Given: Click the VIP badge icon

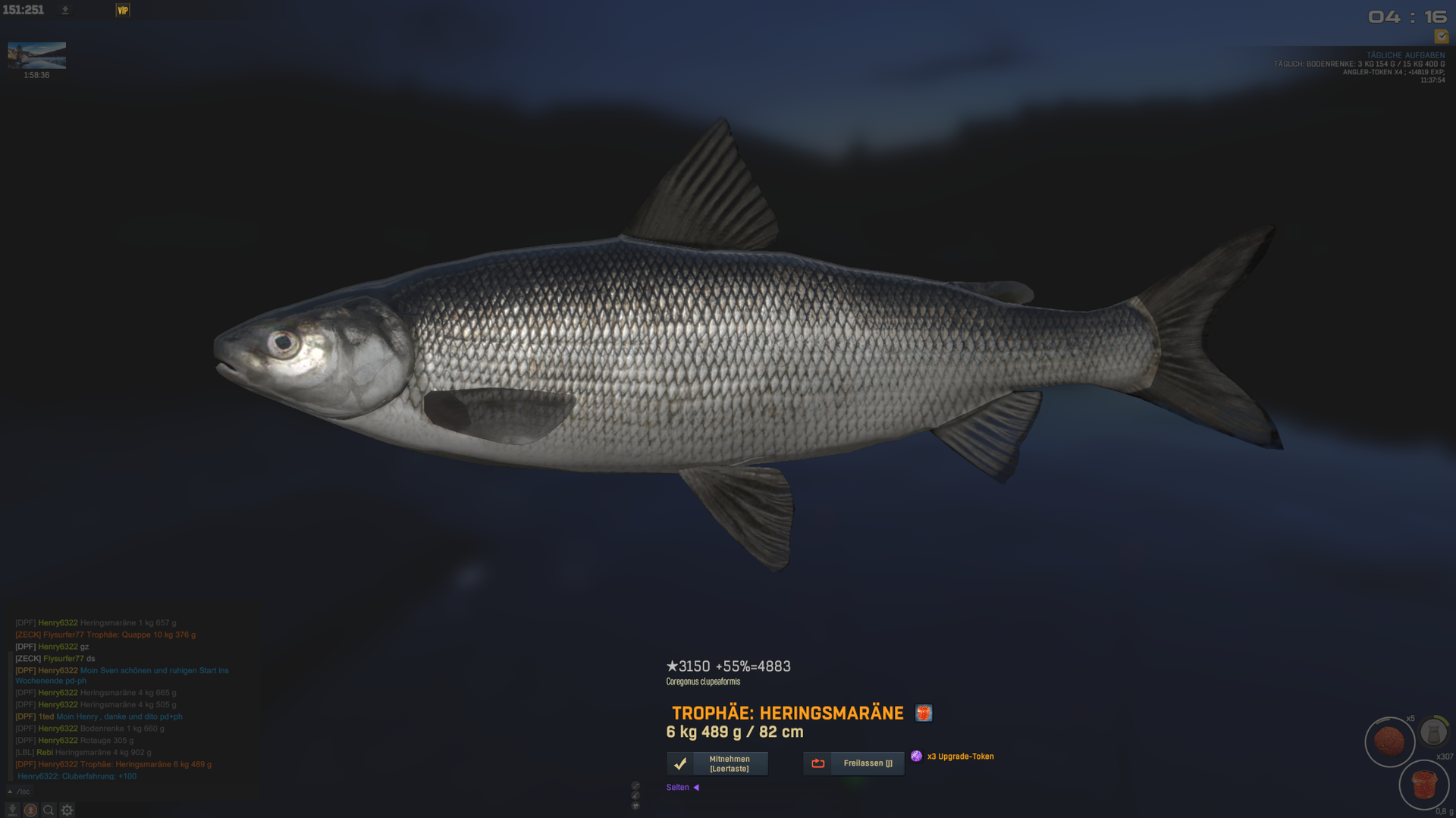Looking at the screenshot, I should 123,10.
